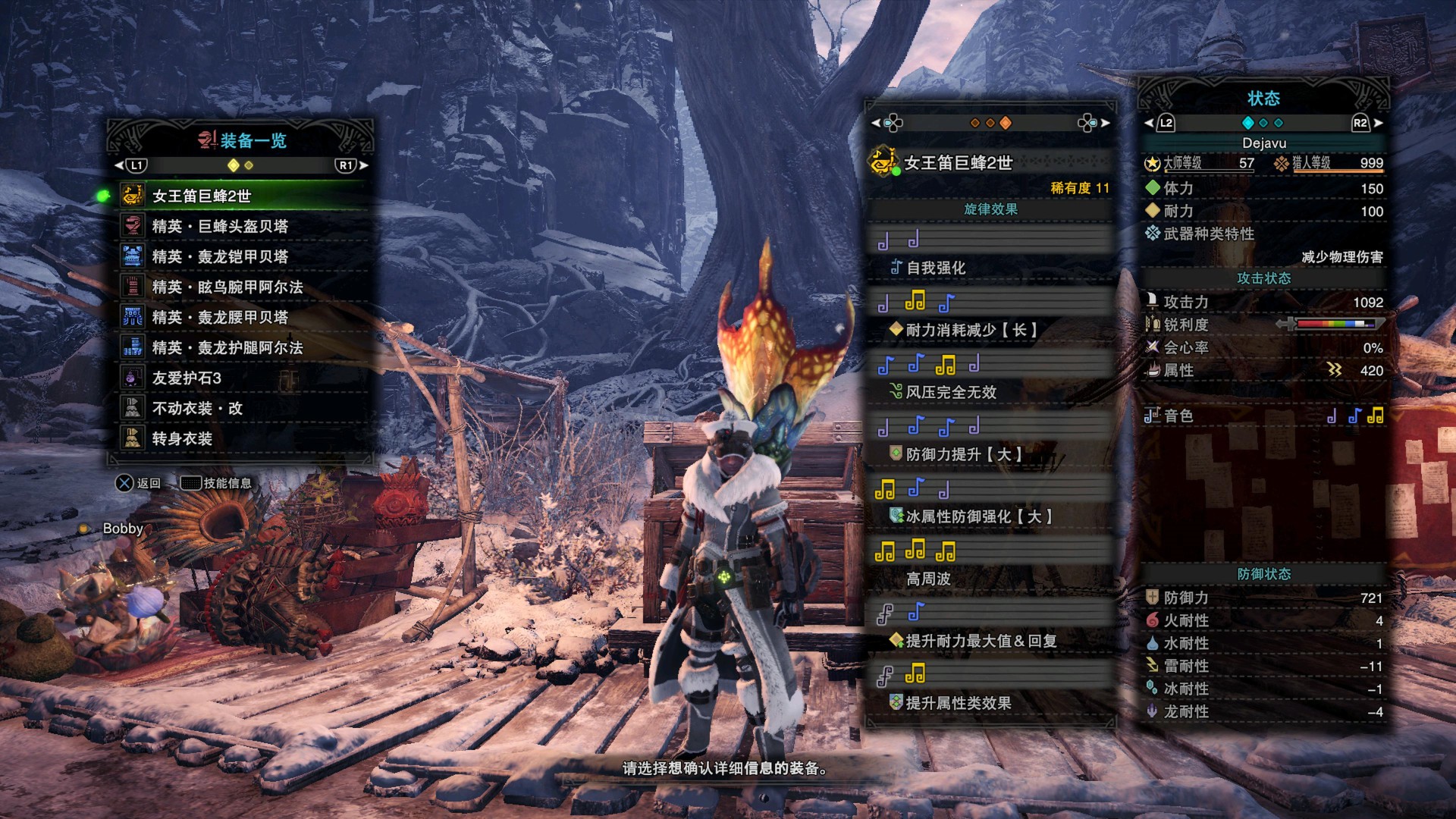Select the 友爱护石3 charm

(x=187, y=378)
